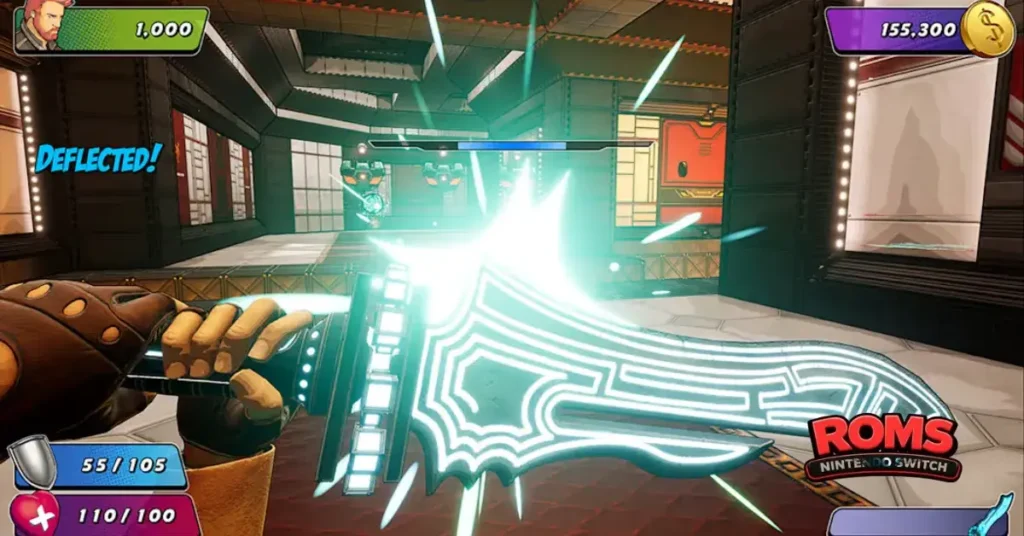1024x536 pixels.
Task: Select the red heart health icon
Action: tap(32, 515)
